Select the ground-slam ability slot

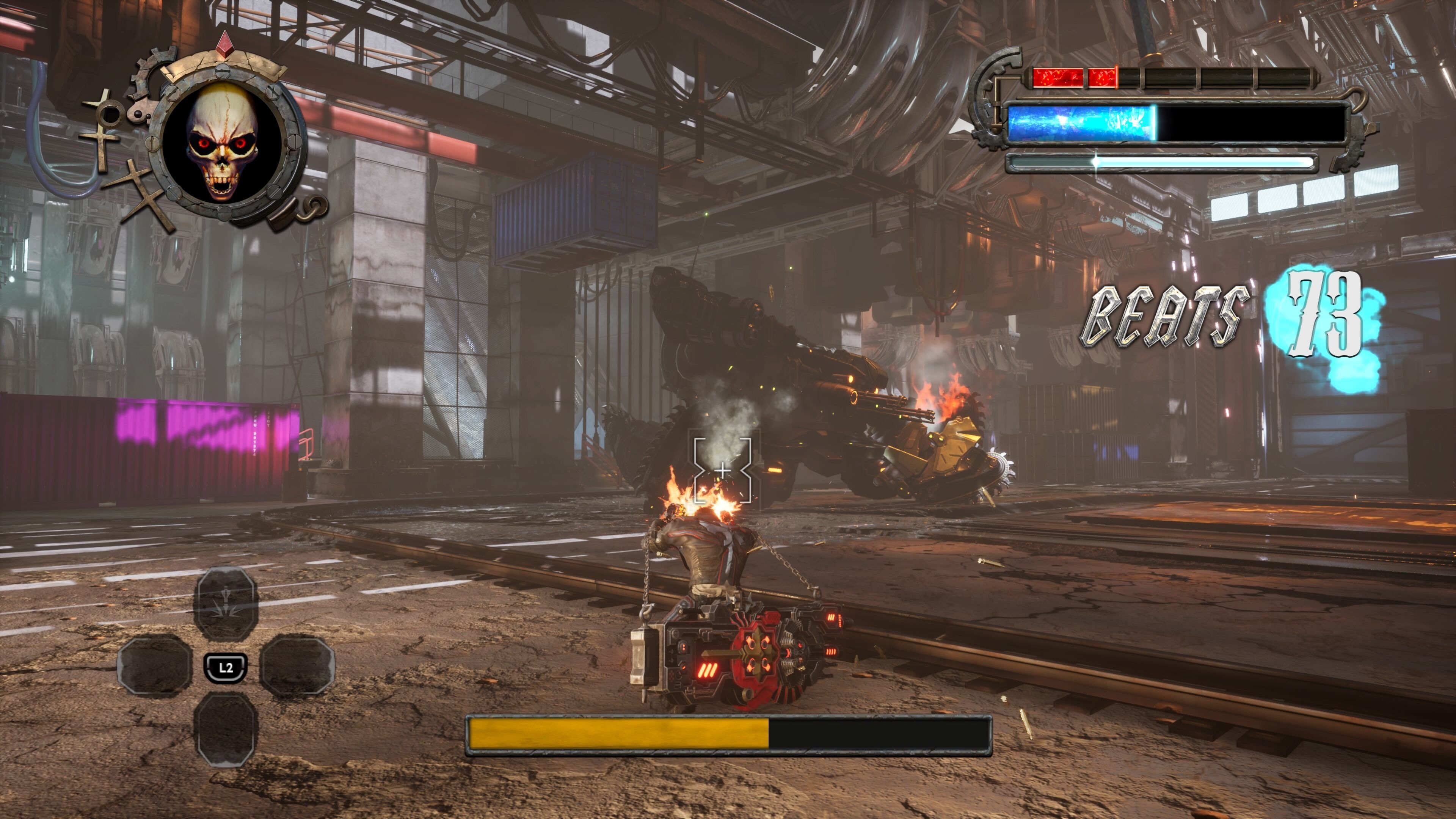click(226, 604)
